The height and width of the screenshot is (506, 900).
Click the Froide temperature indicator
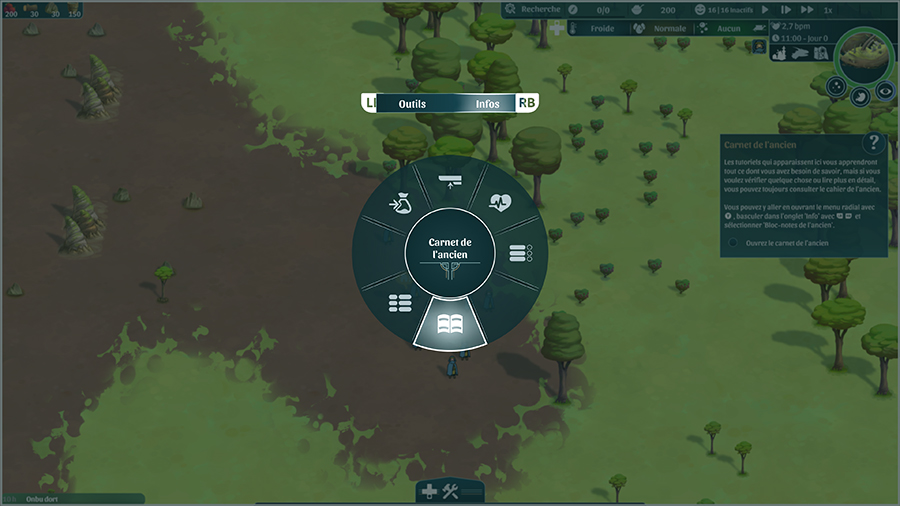tap(602, 29)
